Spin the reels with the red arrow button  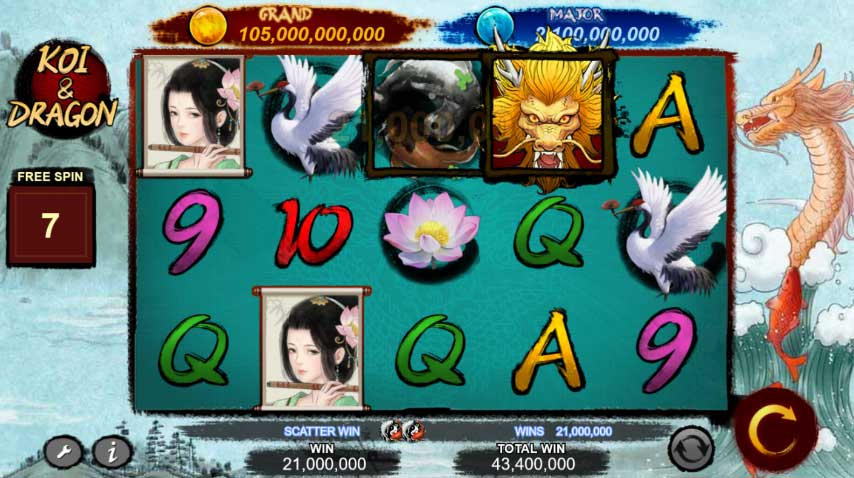[x=775, y=430]
